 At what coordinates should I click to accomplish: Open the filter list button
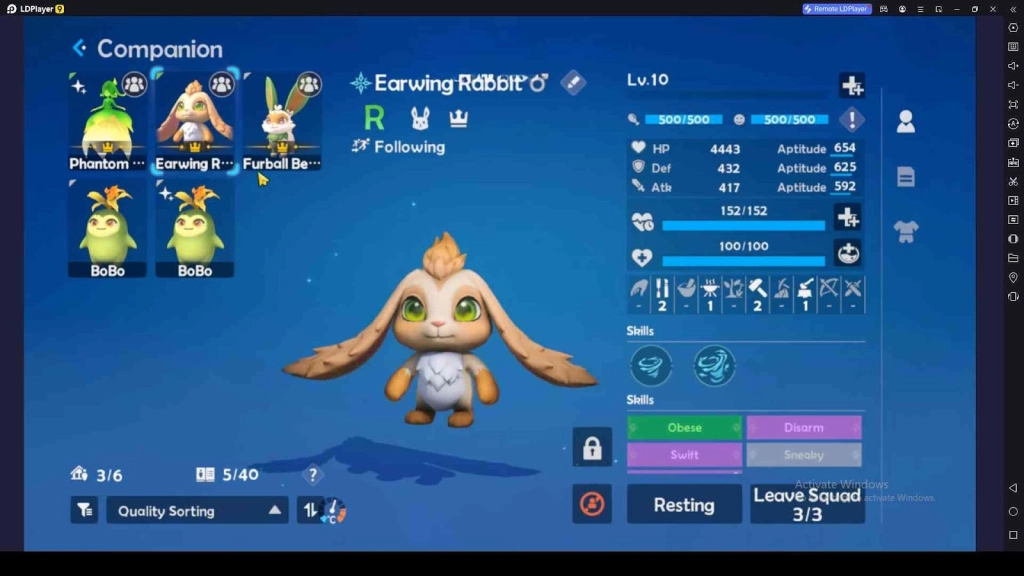coord(84,511)
